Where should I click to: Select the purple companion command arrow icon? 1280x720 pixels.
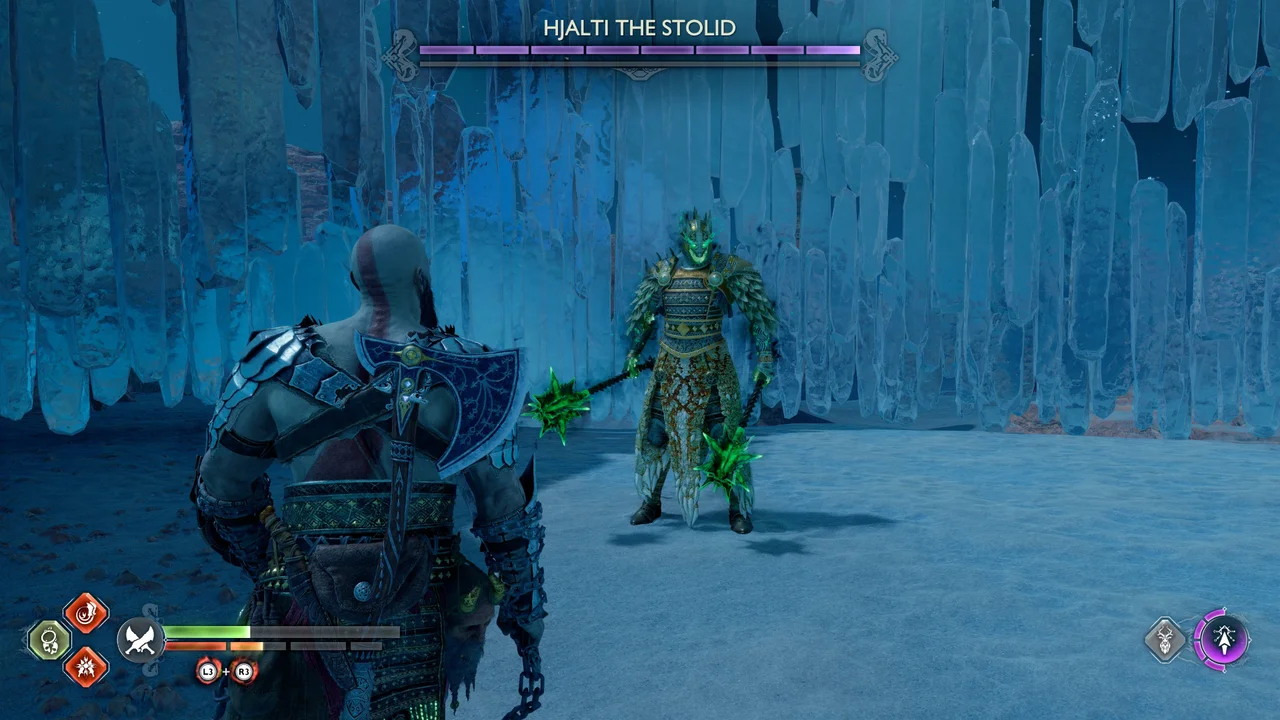[1225, 639]
